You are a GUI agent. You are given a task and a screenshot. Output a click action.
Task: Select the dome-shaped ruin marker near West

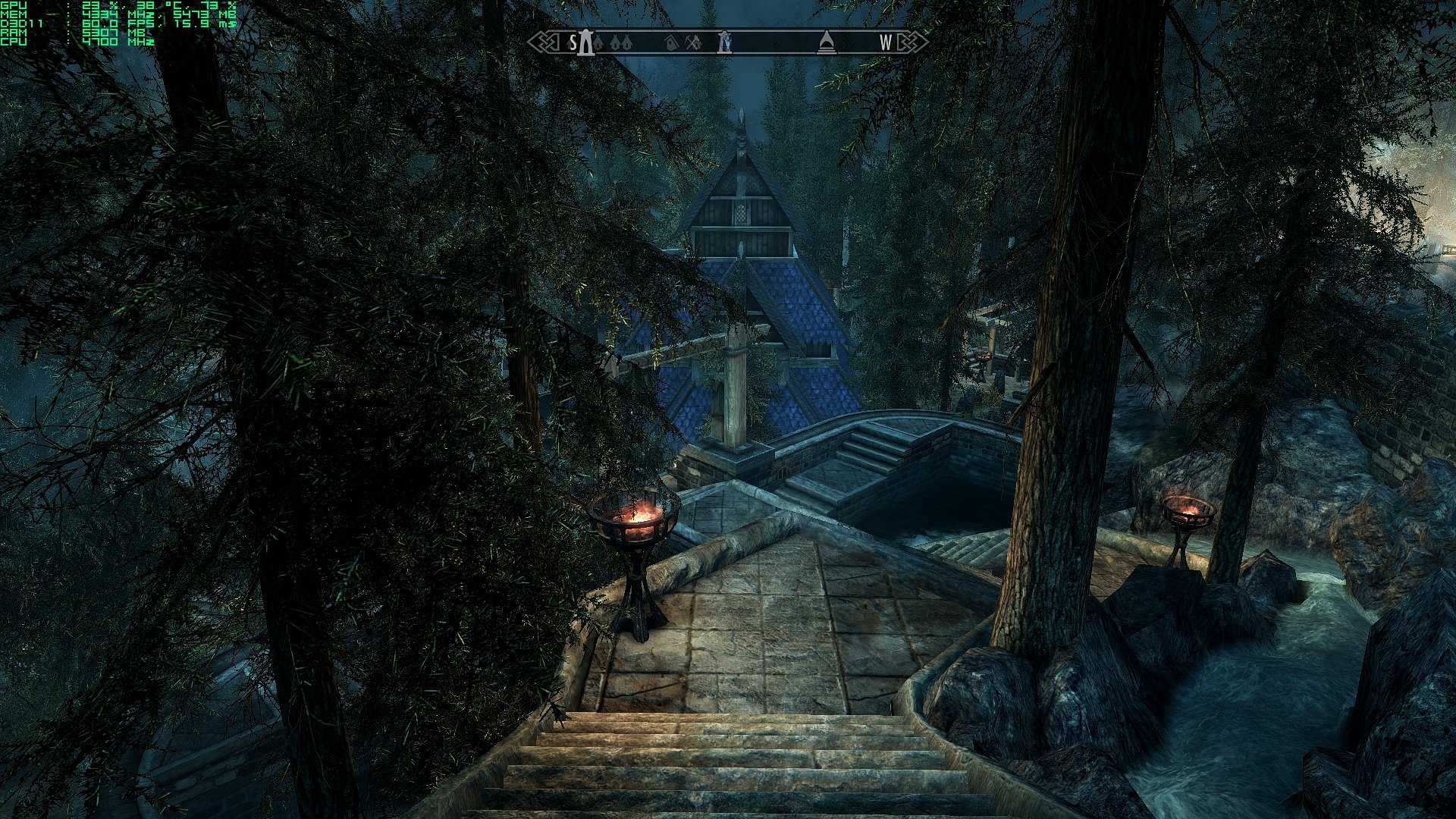[826, 43]
